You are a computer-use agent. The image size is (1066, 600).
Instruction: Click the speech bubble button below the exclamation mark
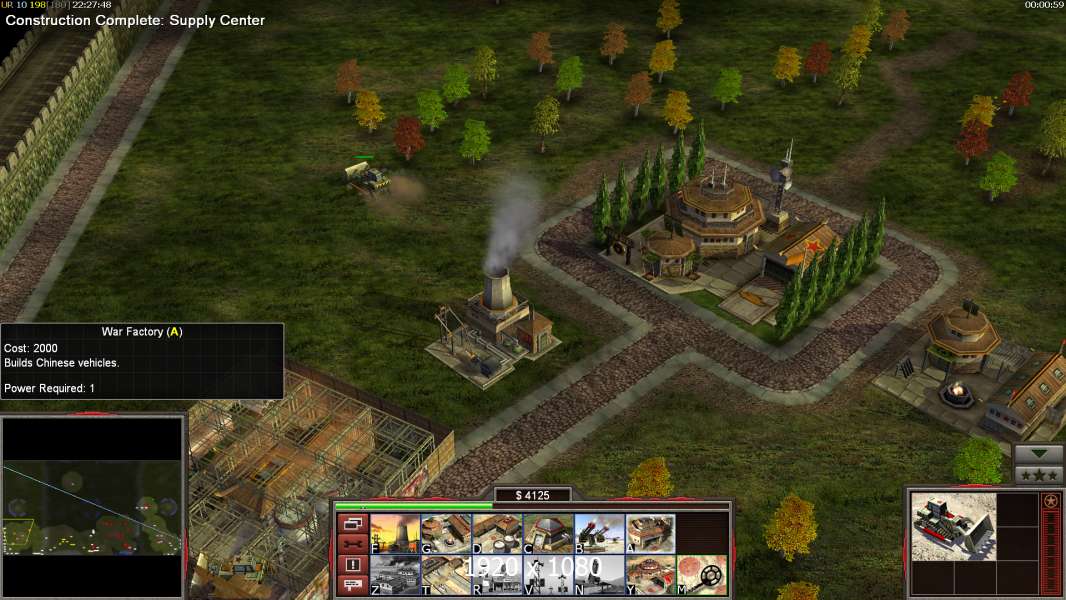pyautogui.click(x=352, y=585)
